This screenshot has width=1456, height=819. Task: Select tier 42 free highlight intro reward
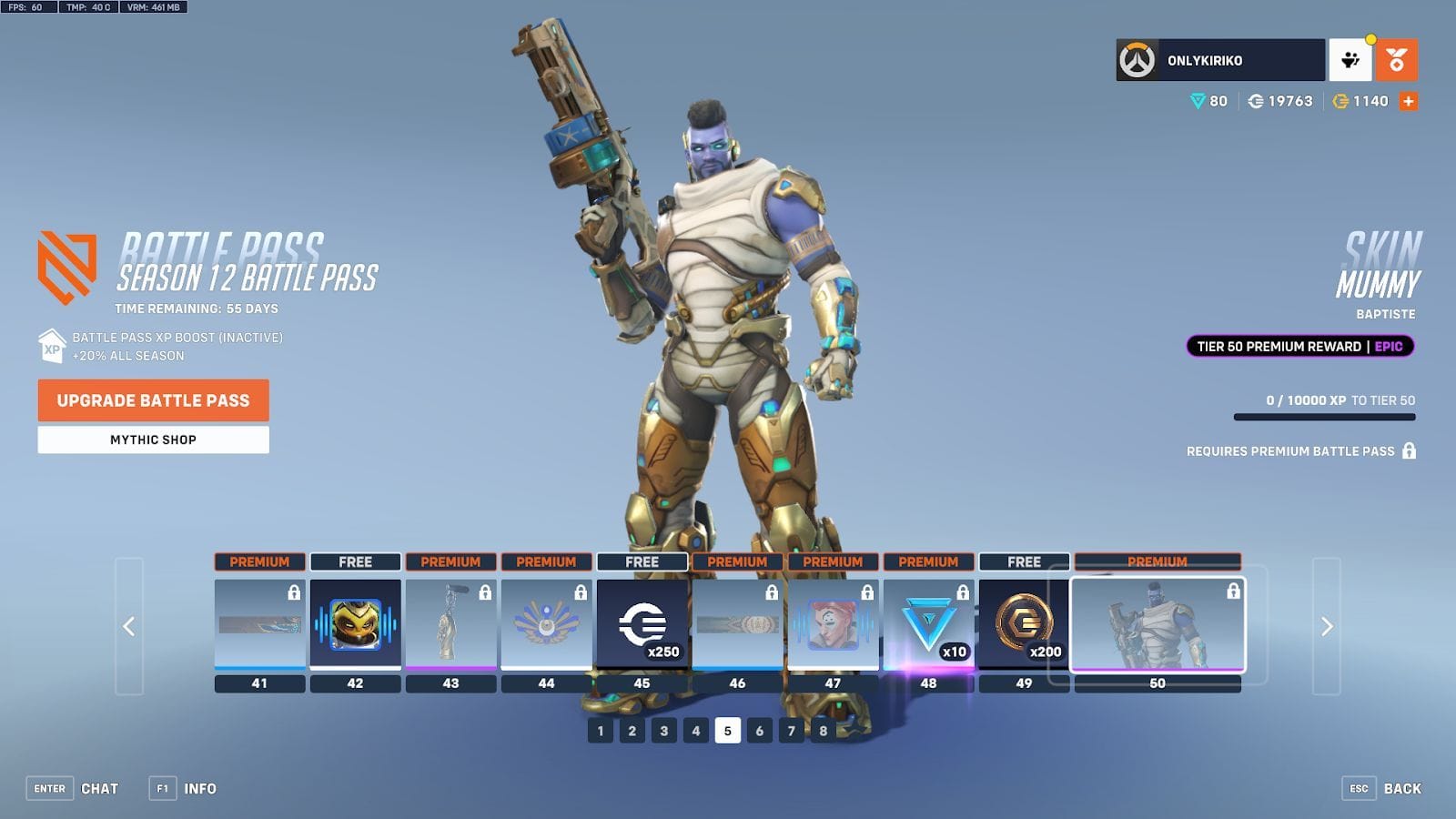(x=355, y=624)
